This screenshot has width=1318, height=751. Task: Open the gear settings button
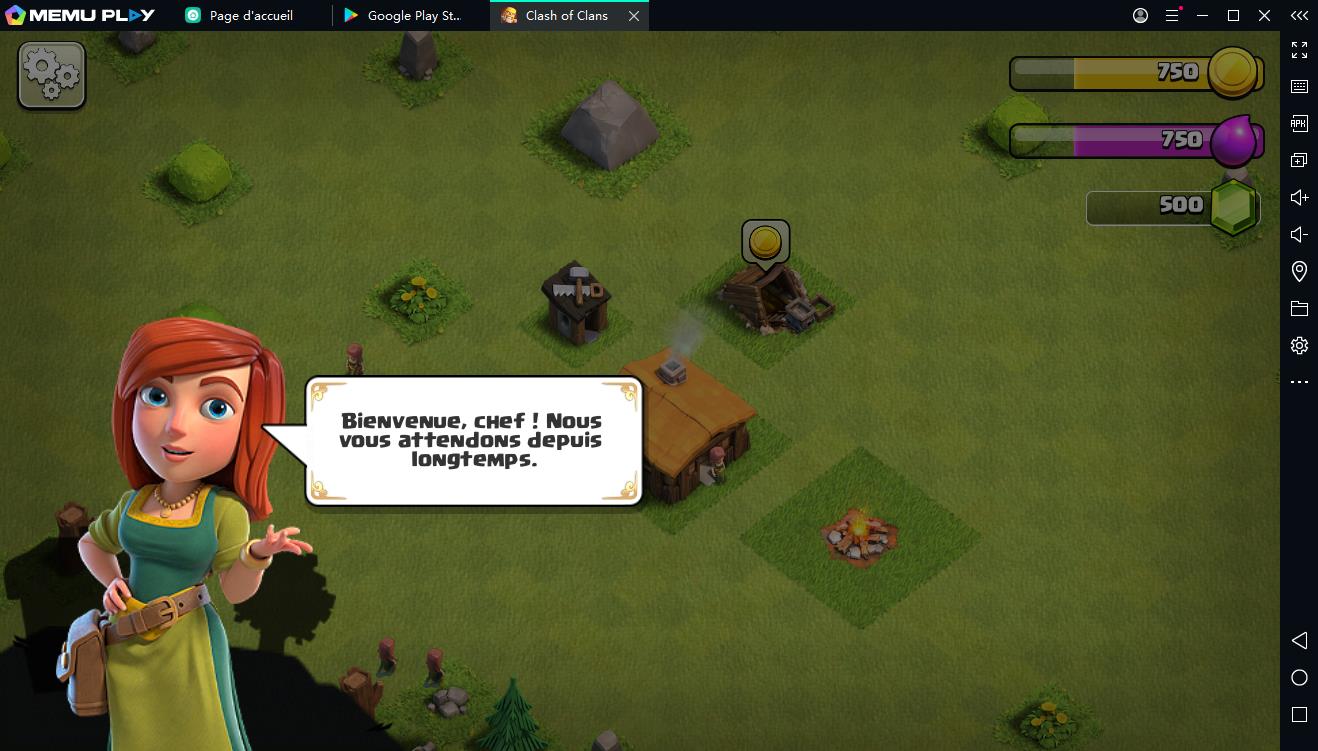point(52,74)
